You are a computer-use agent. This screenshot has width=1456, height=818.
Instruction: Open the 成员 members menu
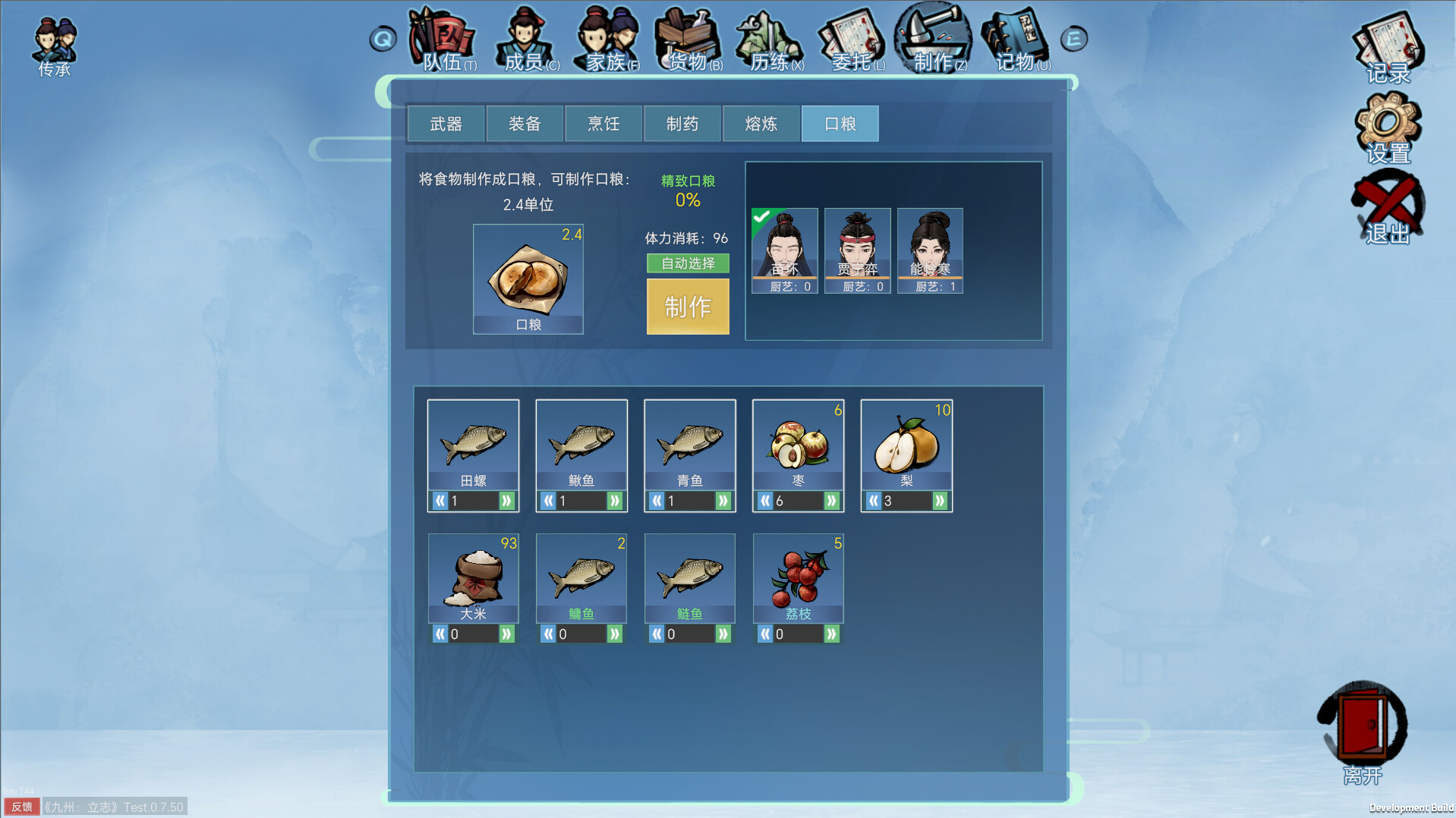pos(527,39)
